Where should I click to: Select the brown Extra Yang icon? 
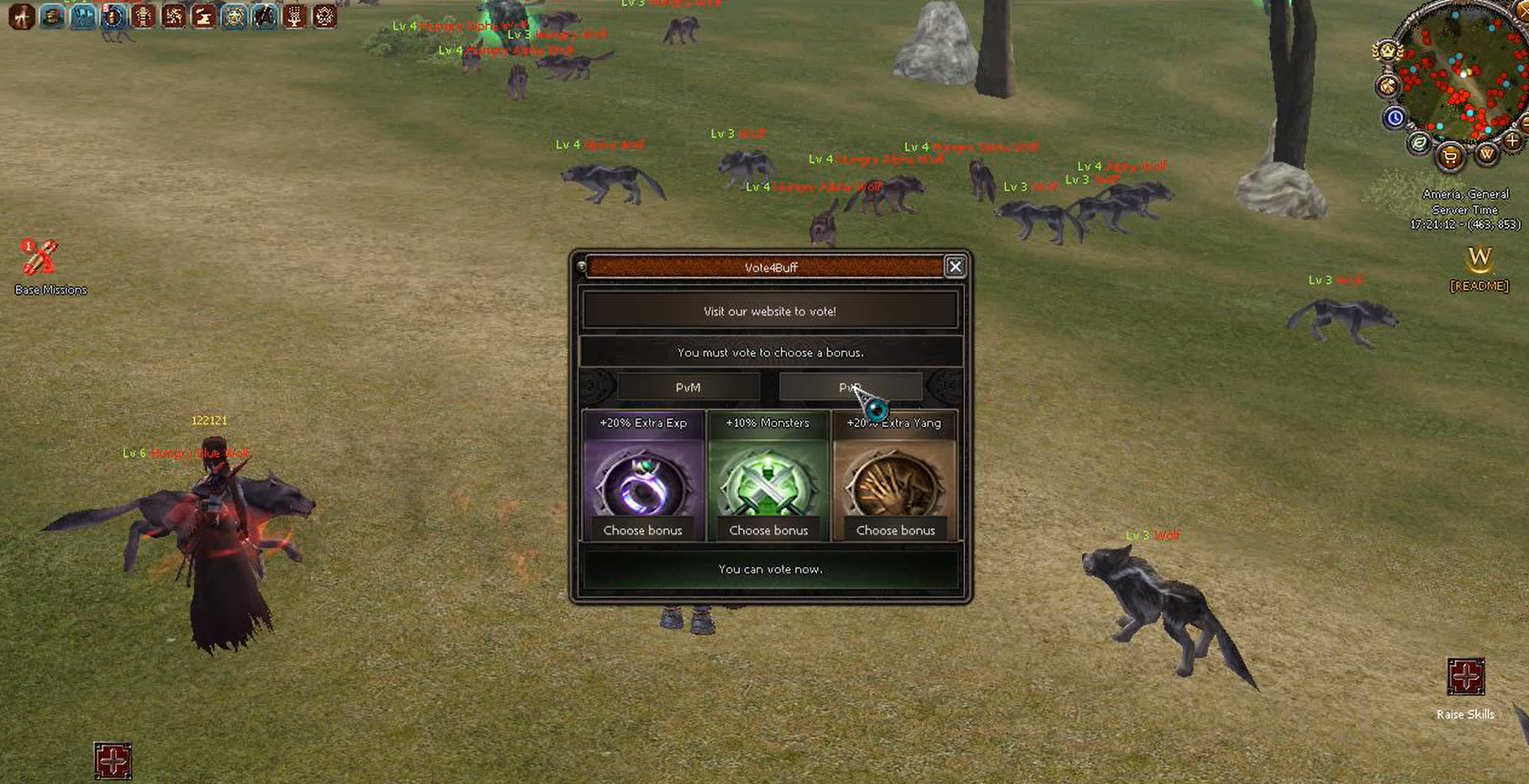[x=894, y=482]
